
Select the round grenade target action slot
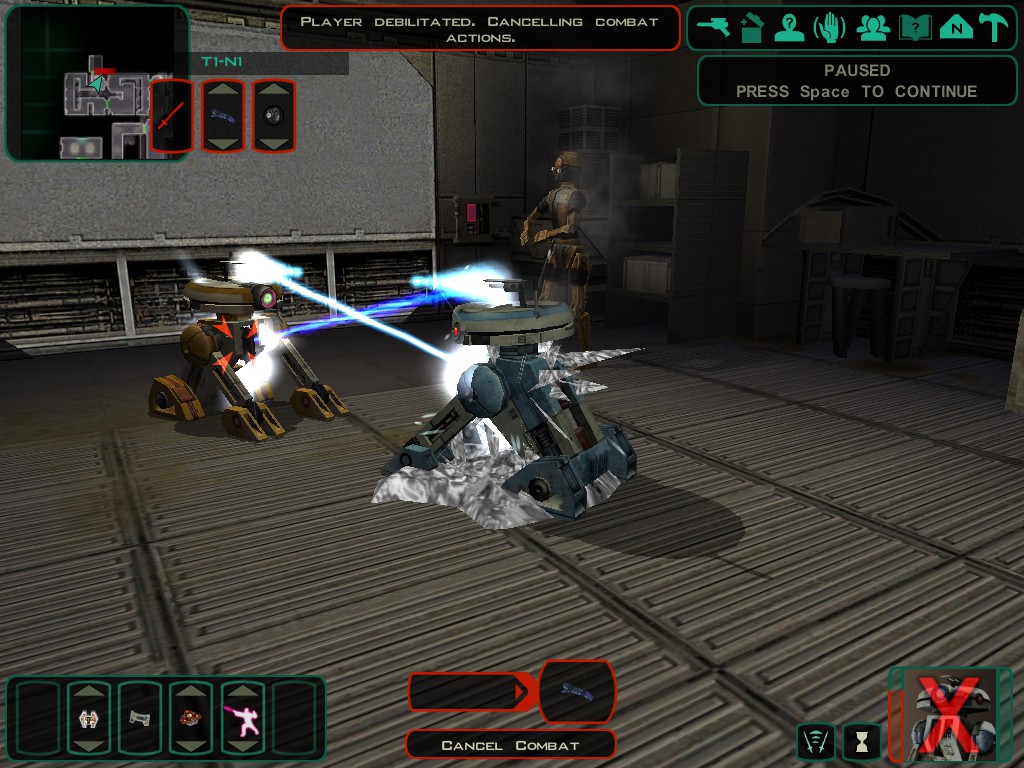274,116
